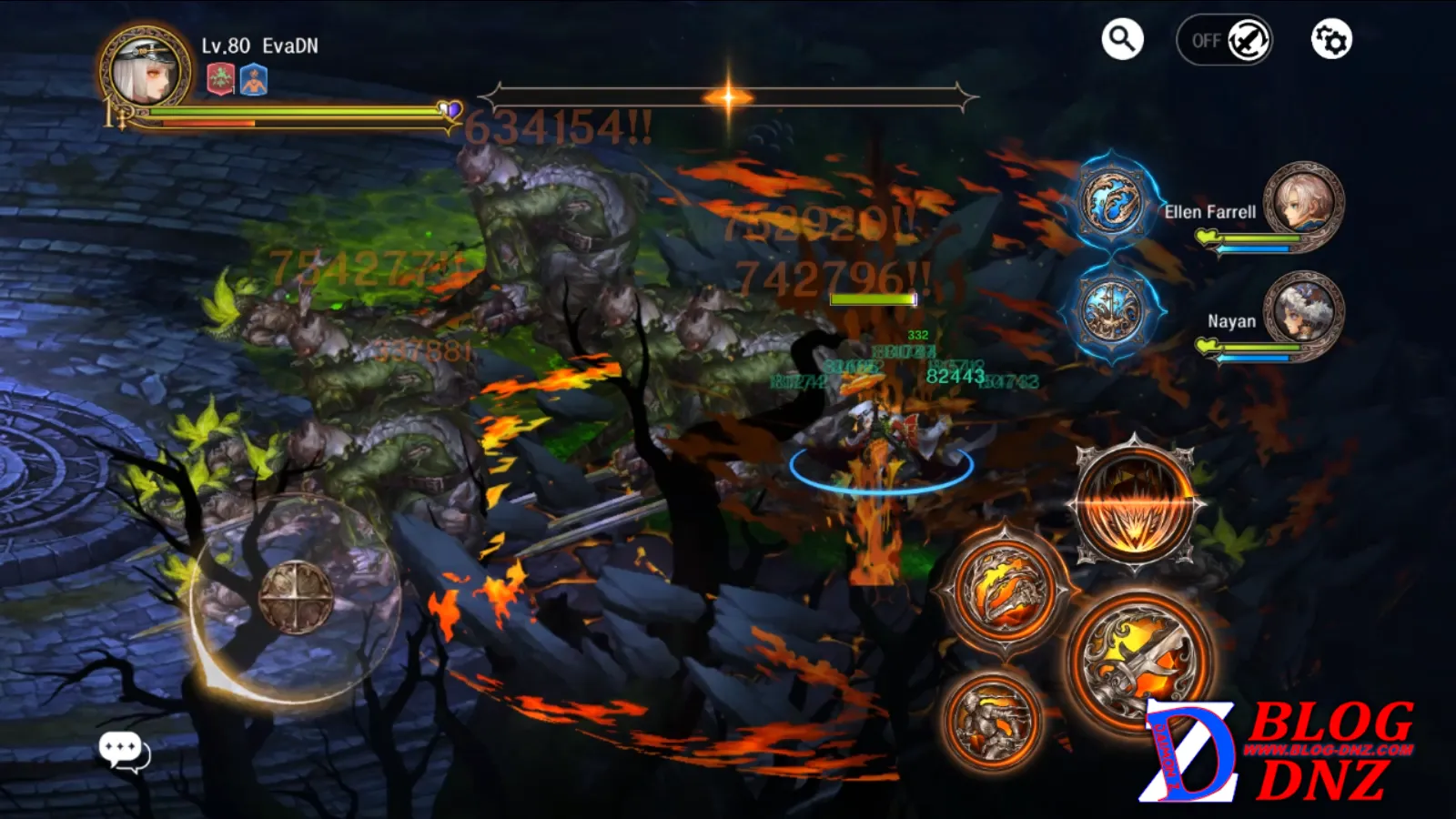The image size is (1456, 819).
Task: Open the chat speech bubble
Action: tap(123, 750)
